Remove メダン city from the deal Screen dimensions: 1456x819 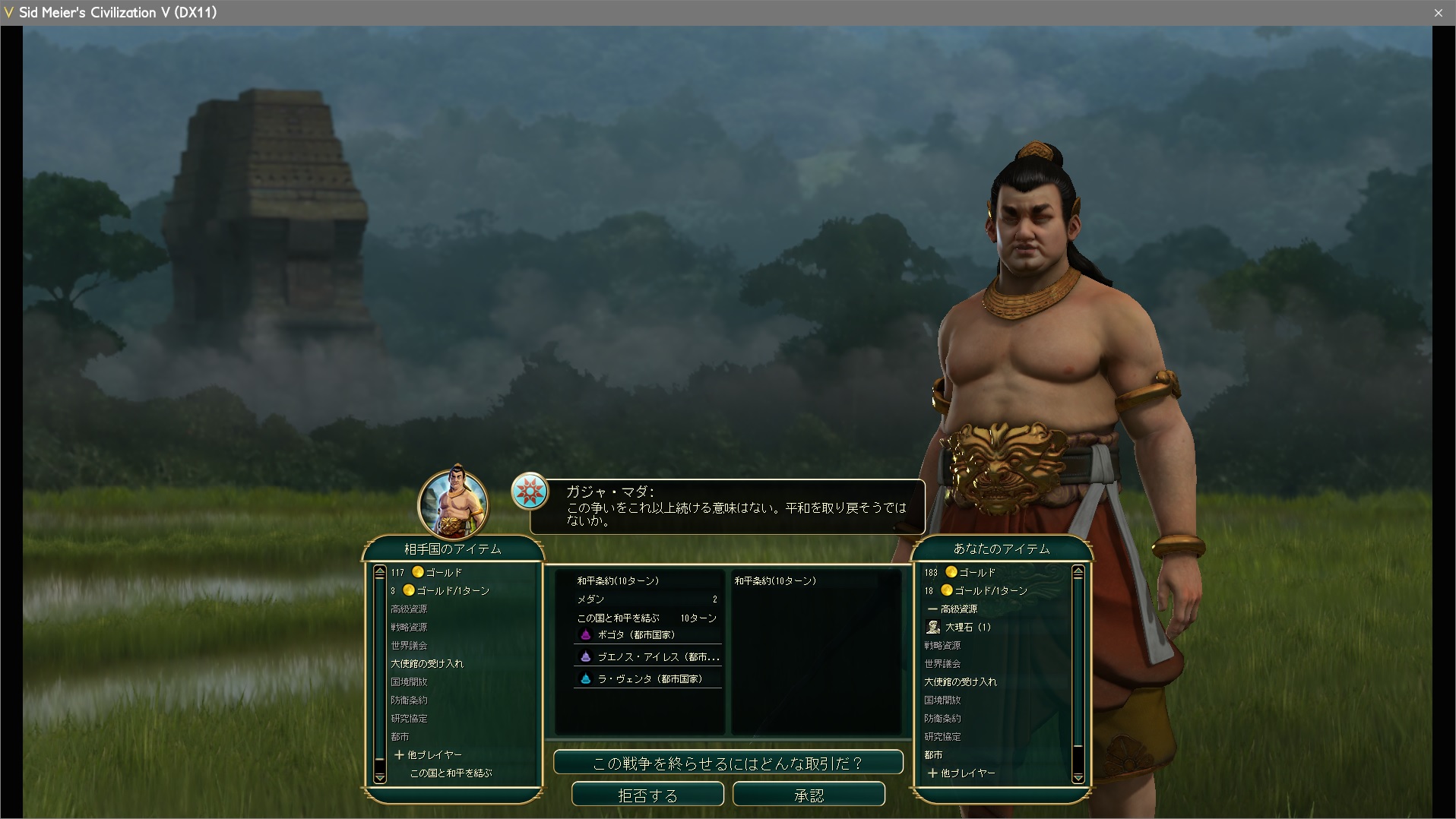[x=646, y=599]
